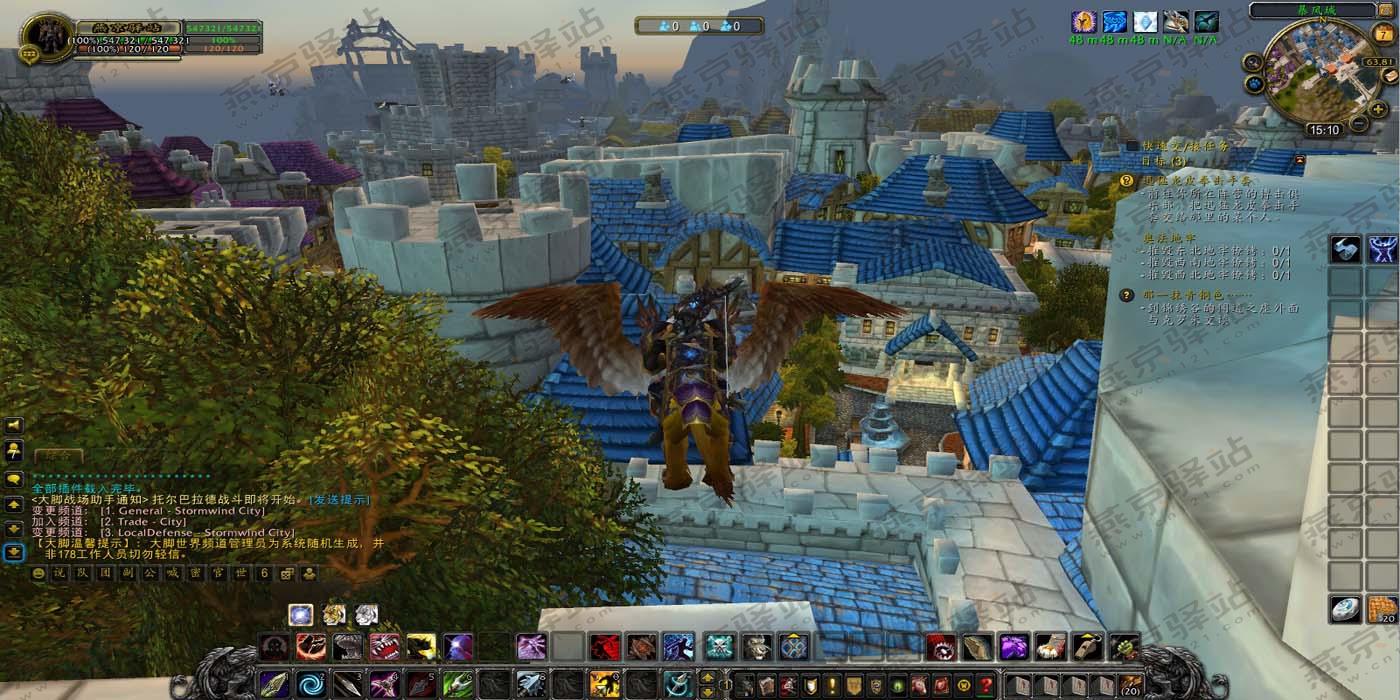Screen dimensions: 1400x700
Task: Click the yellow exclamation quest log button
Action: point(832,686)
